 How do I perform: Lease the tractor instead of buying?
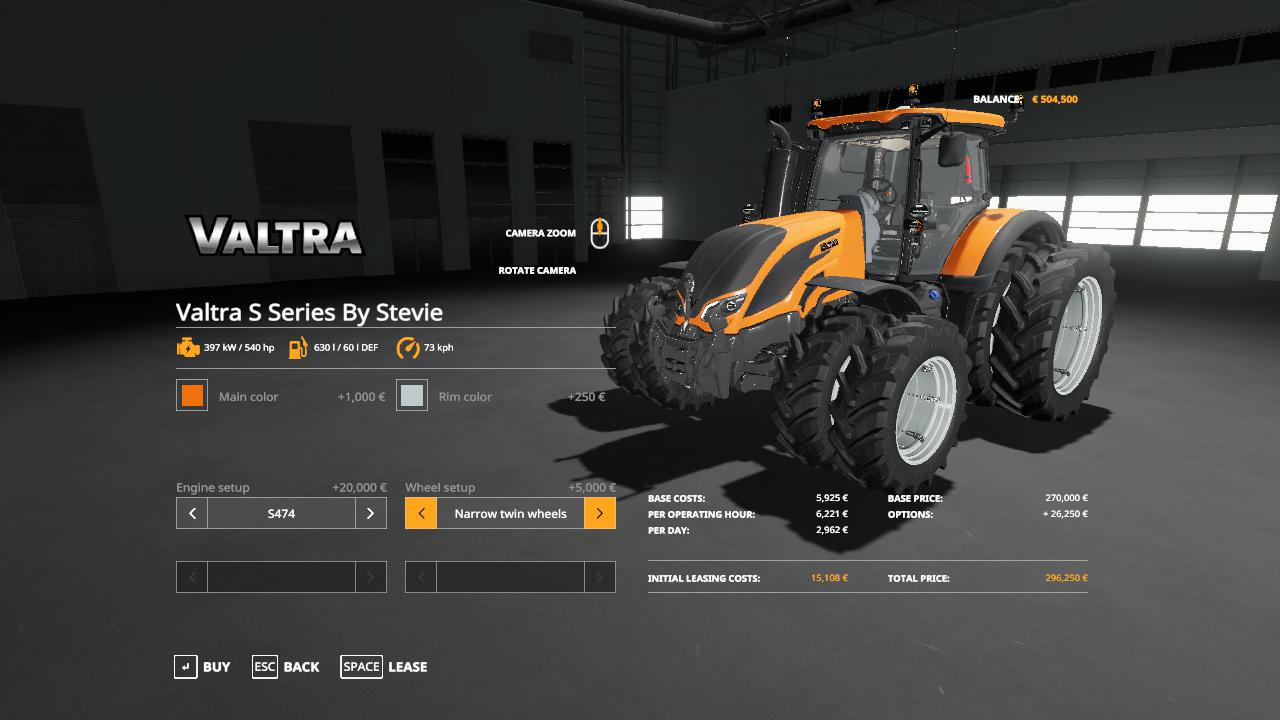coord(384,667)
